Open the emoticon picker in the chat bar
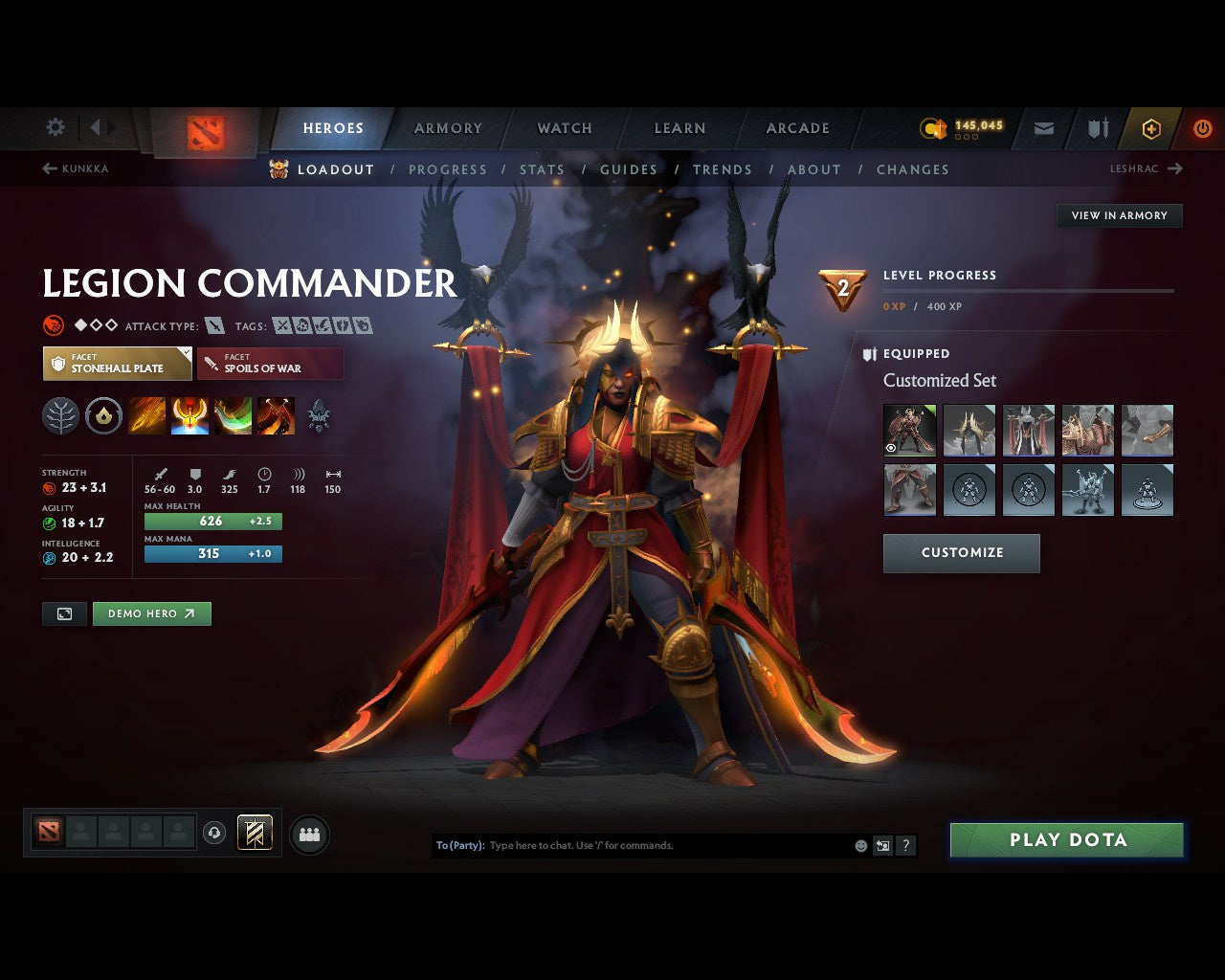The width and height of the screenshot is (1225, 980). click(x=860, y=845)
